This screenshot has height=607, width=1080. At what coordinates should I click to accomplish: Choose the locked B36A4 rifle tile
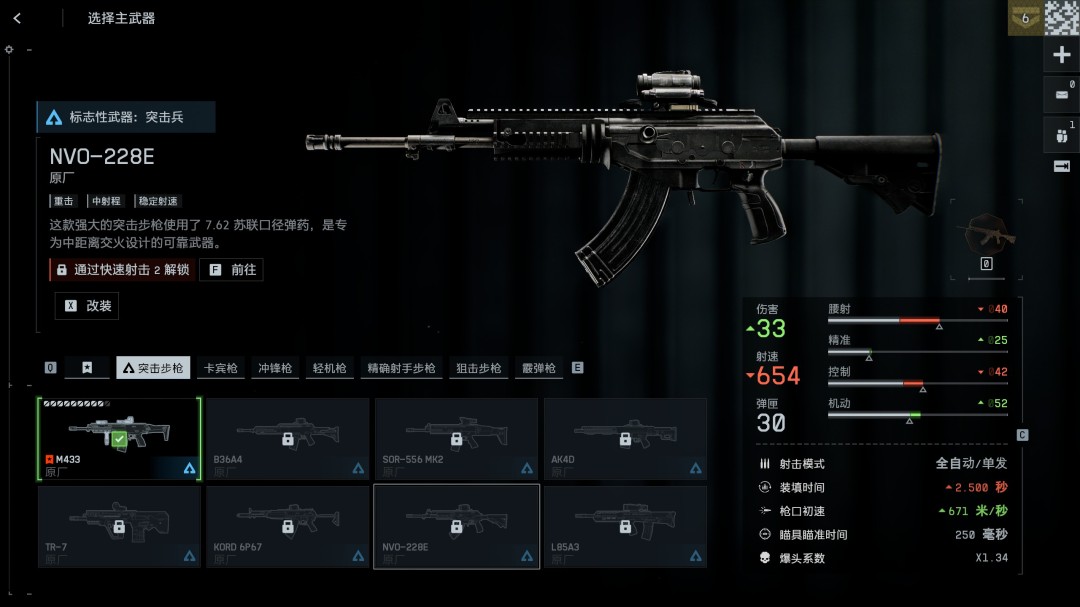287,438
